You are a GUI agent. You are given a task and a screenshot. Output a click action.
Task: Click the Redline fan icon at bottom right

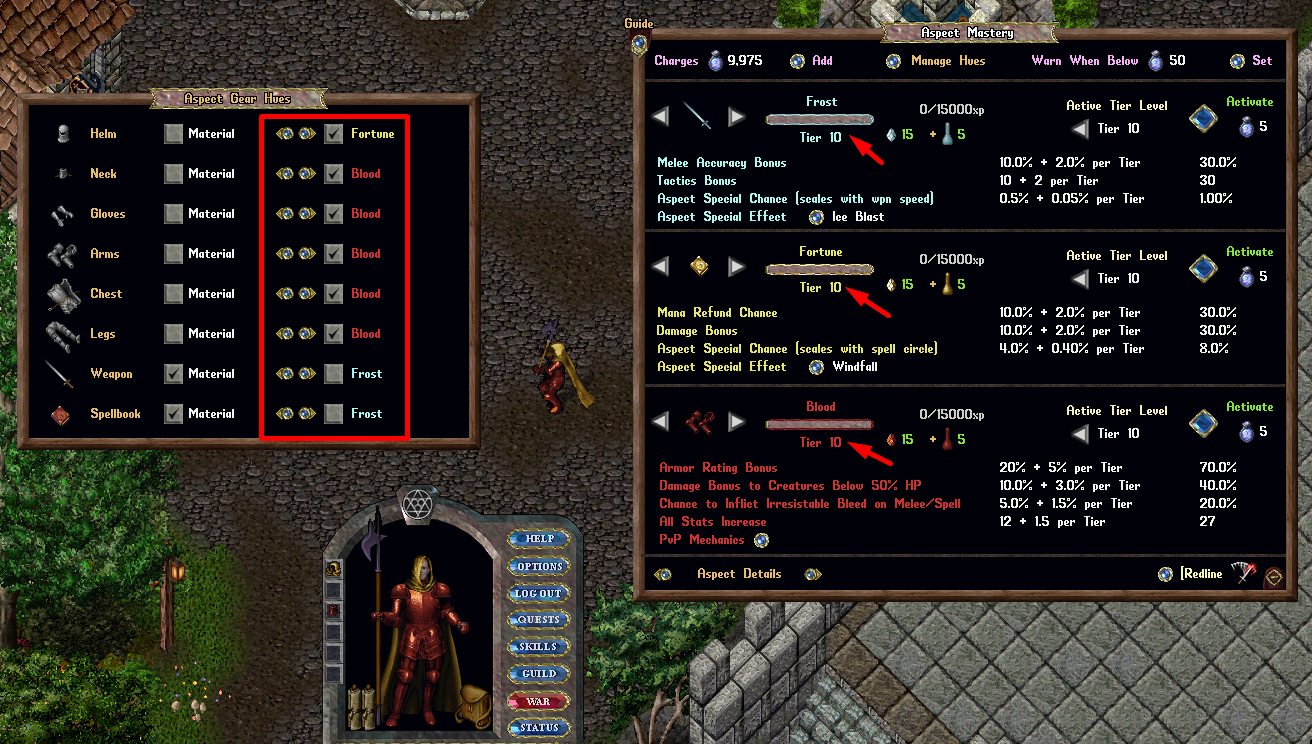[1243, 573]
